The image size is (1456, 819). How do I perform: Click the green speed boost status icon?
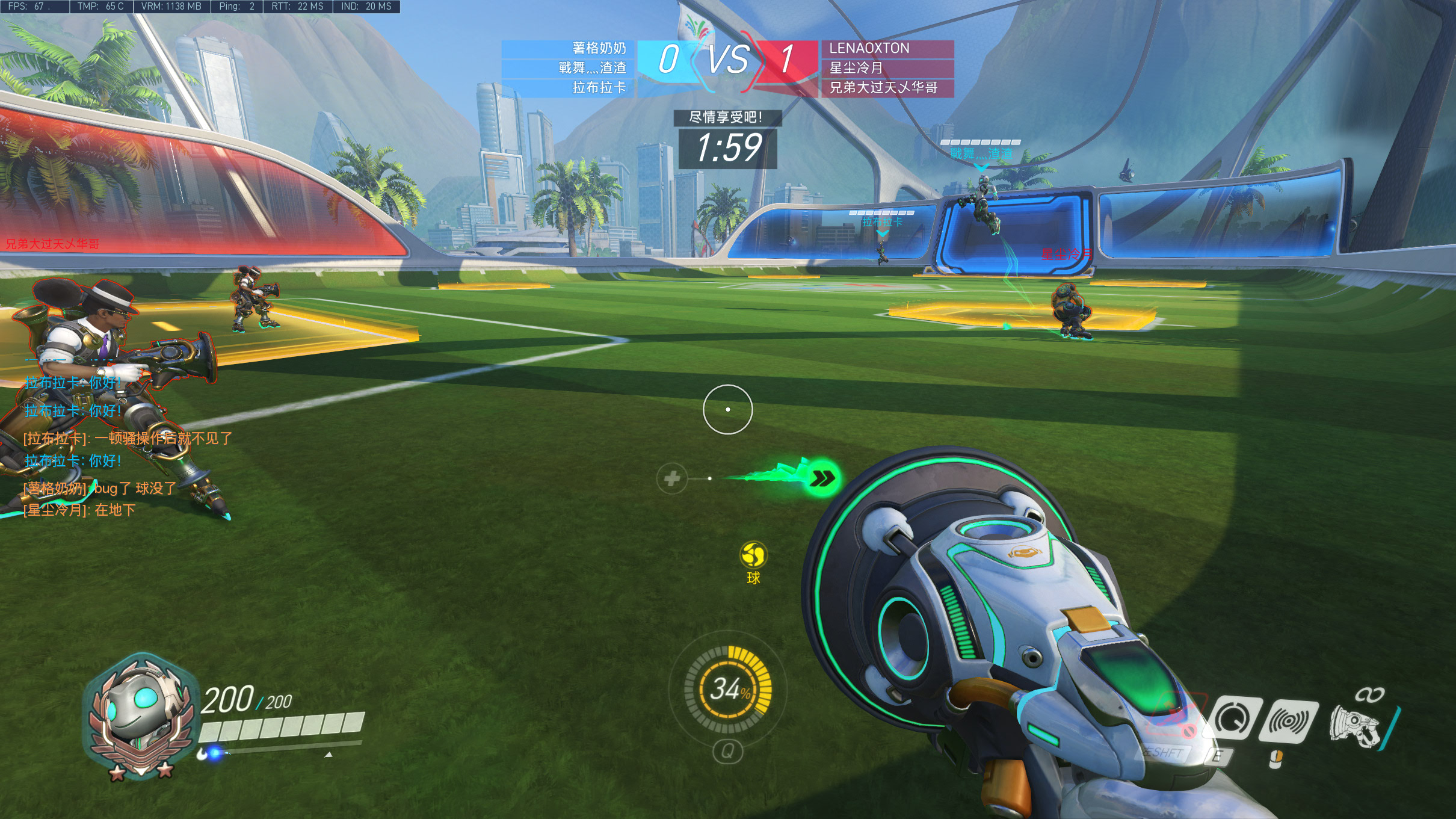point(822,478)
